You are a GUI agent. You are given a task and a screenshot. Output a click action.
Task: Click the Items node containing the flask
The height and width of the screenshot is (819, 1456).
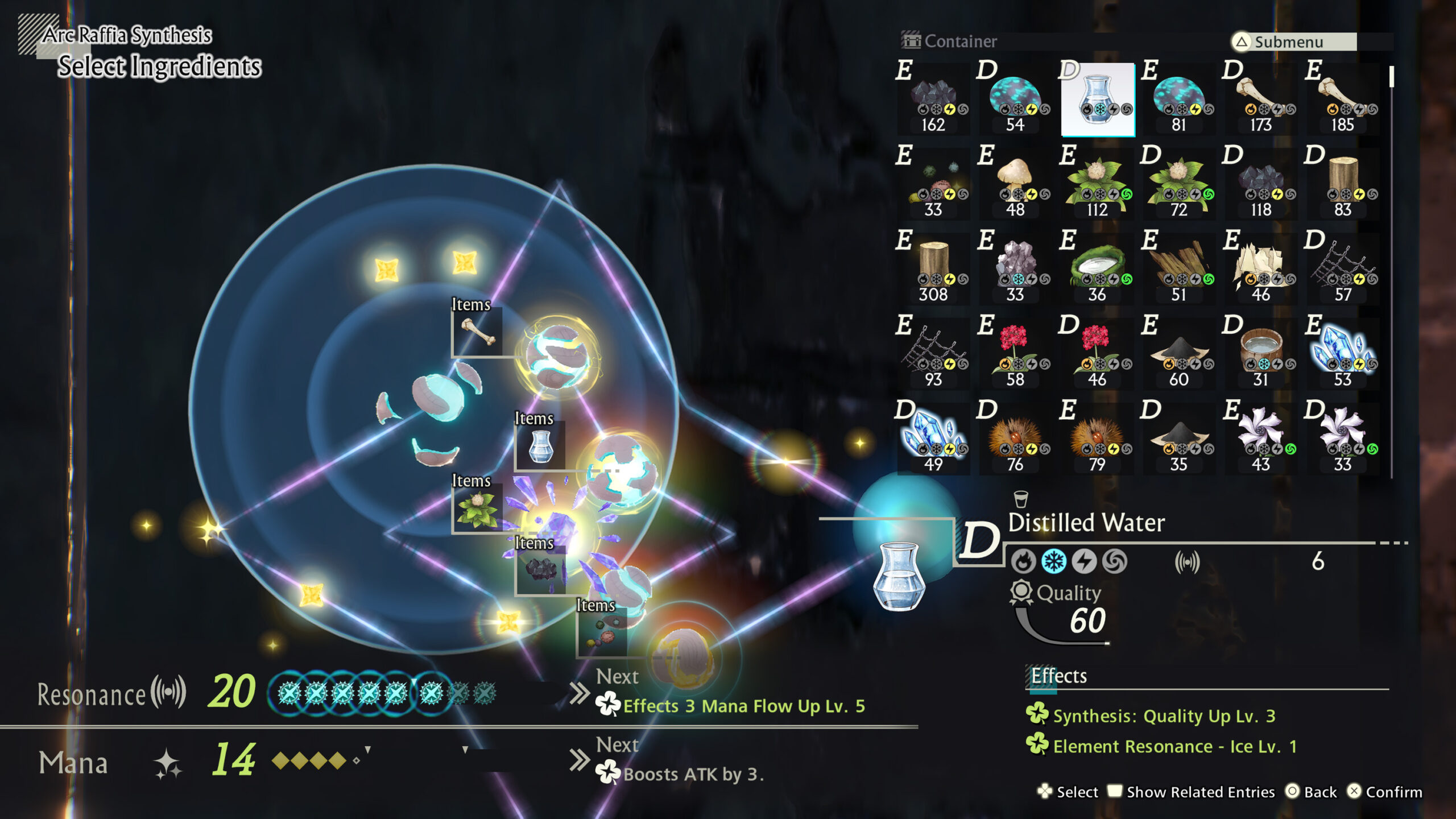click(540, 446)
